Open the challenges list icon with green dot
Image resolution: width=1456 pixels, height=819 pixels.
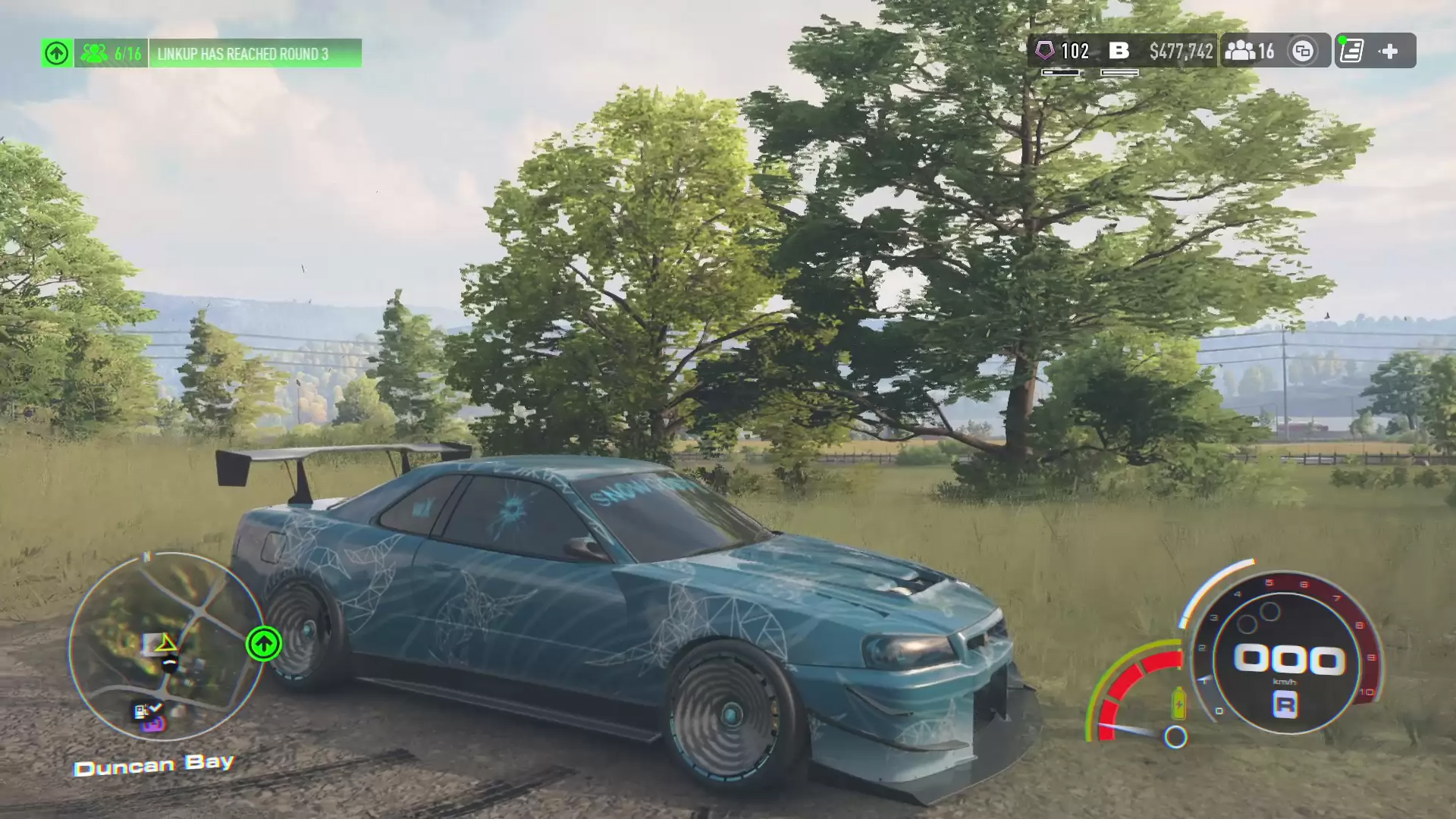tap(1352, 51)
